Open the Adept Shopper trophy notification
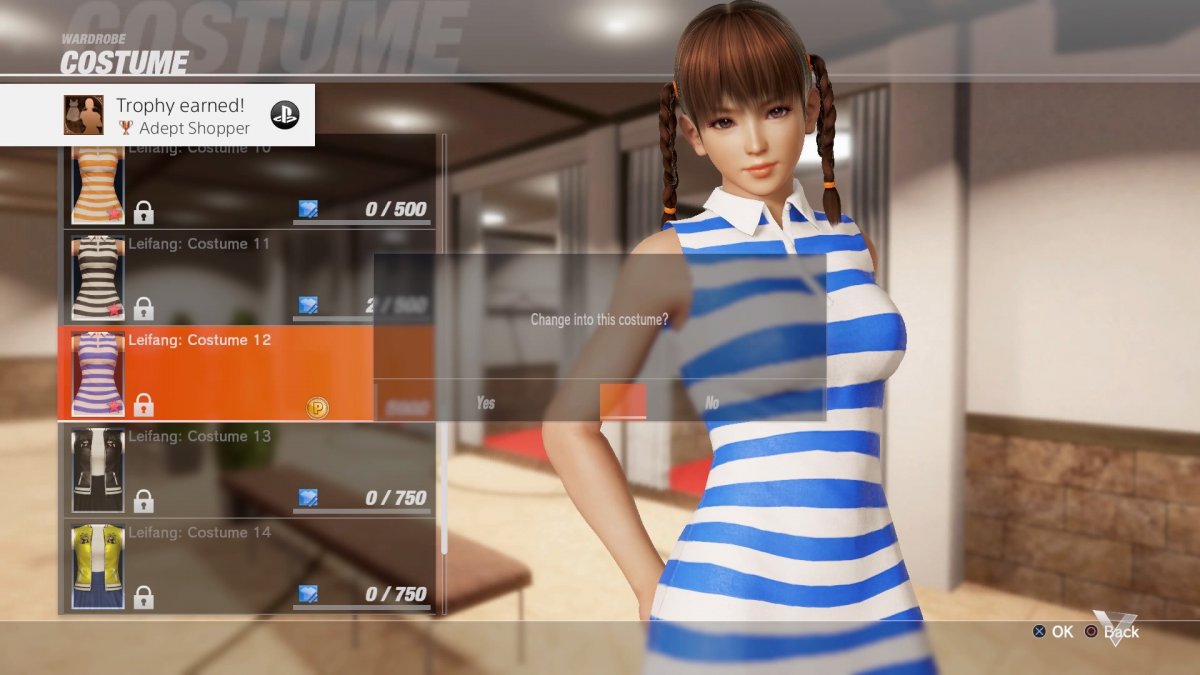The height and width of the screenshot is (675, 1200). (x=157, y=115)
